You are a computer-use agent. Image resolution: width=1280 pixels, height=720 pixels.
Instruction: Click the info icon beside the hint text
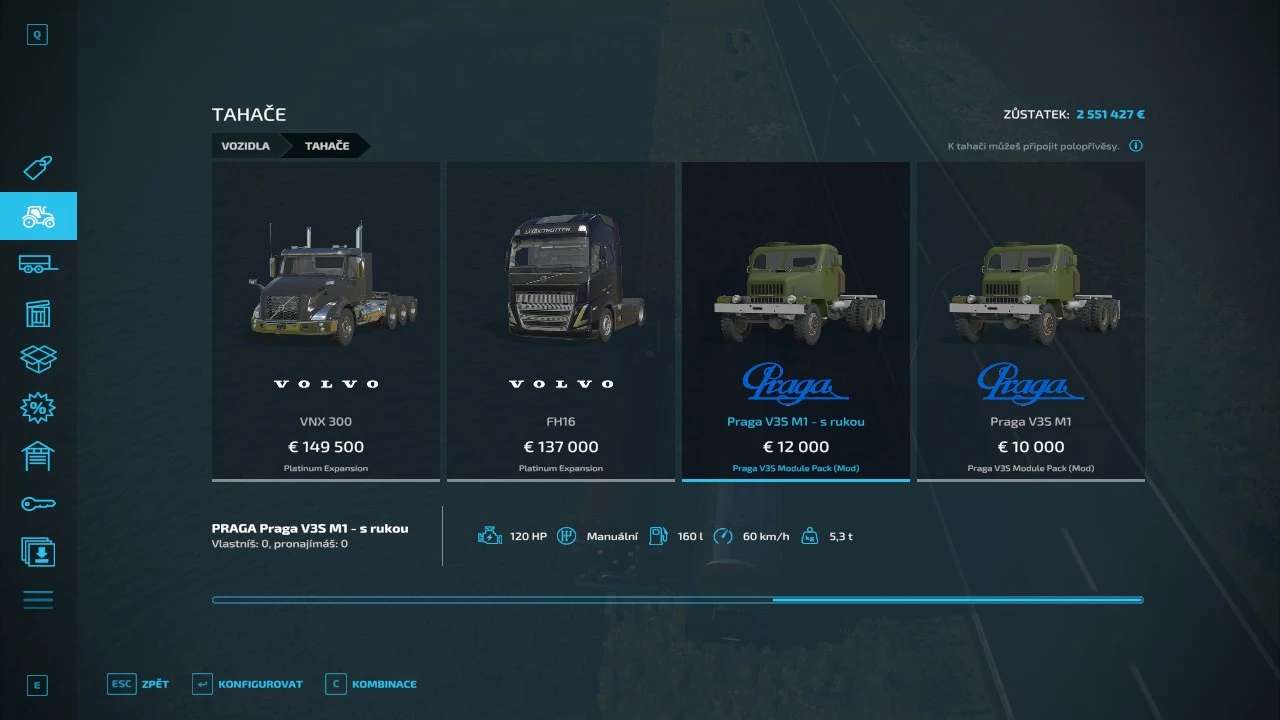tap(1136, 146)
